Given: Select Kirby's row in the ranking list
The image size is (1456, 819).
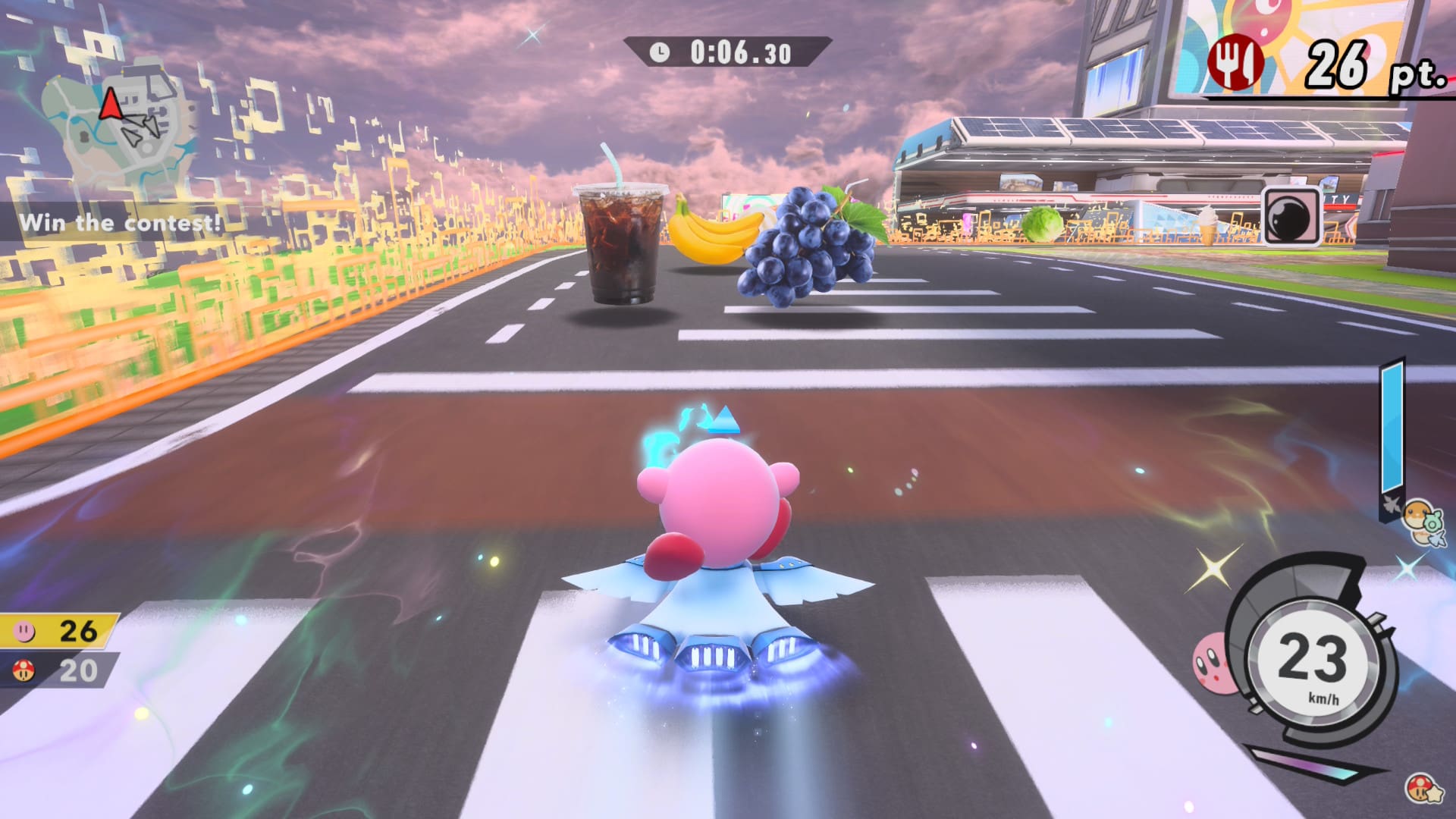Looking at the screenshot, I should pyautogui.click(x=59, y=630).
